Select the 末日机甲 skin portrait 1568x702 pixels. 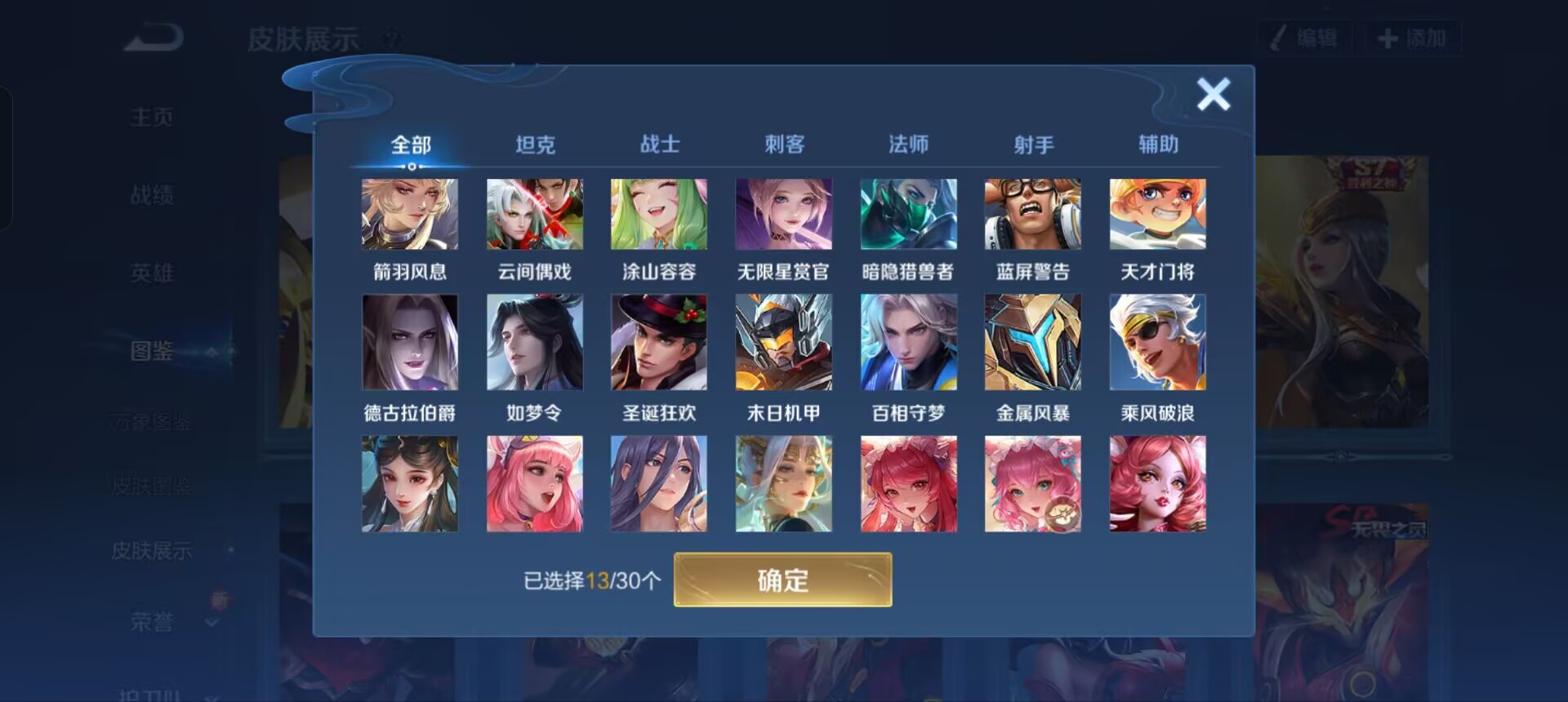pyautogui.click(x=784, y=342)
